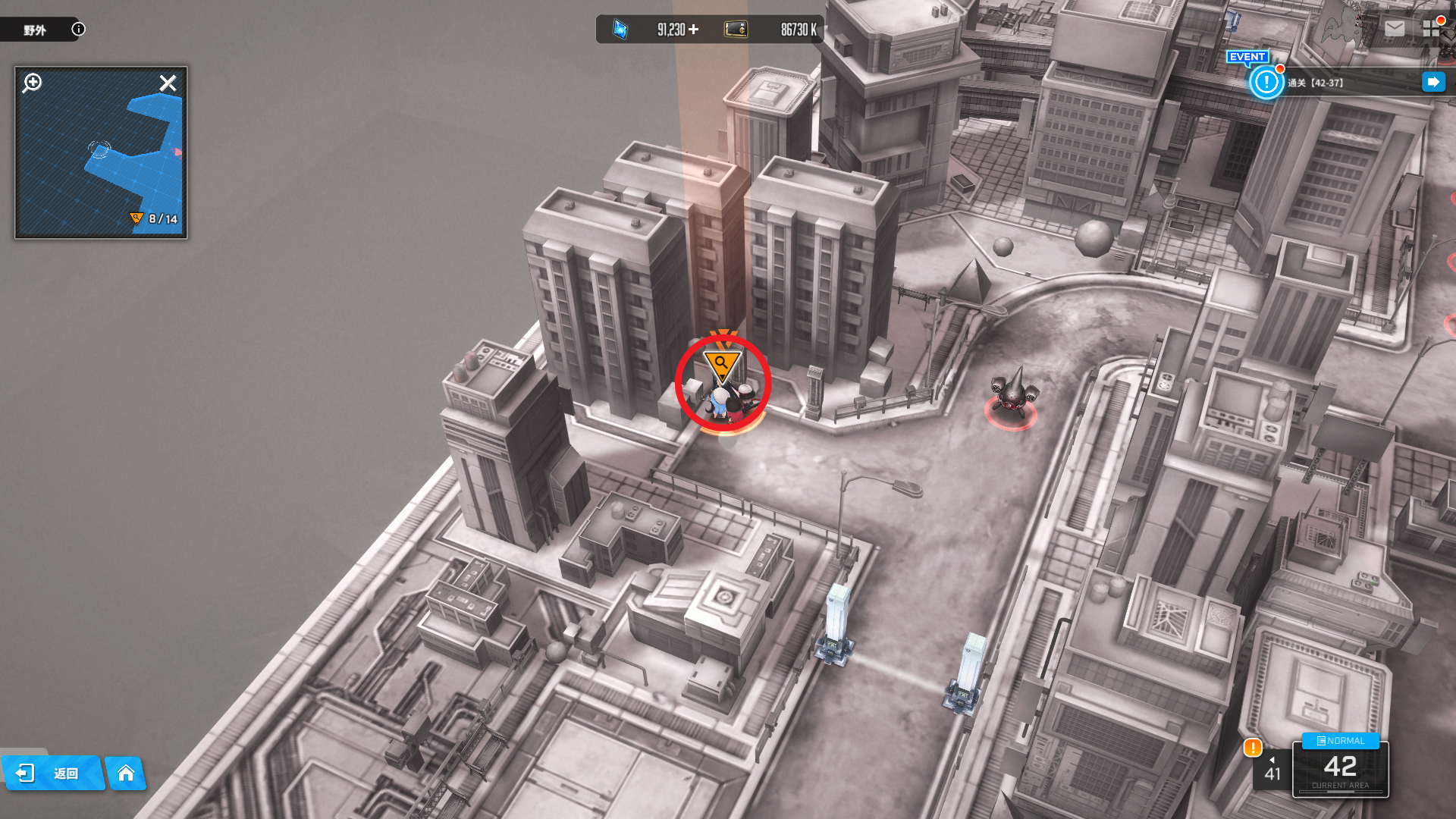The width and height of the screenshot is (1456, 819).
Task: Click the 返回 back button
Action: click(x=53, y=773)
